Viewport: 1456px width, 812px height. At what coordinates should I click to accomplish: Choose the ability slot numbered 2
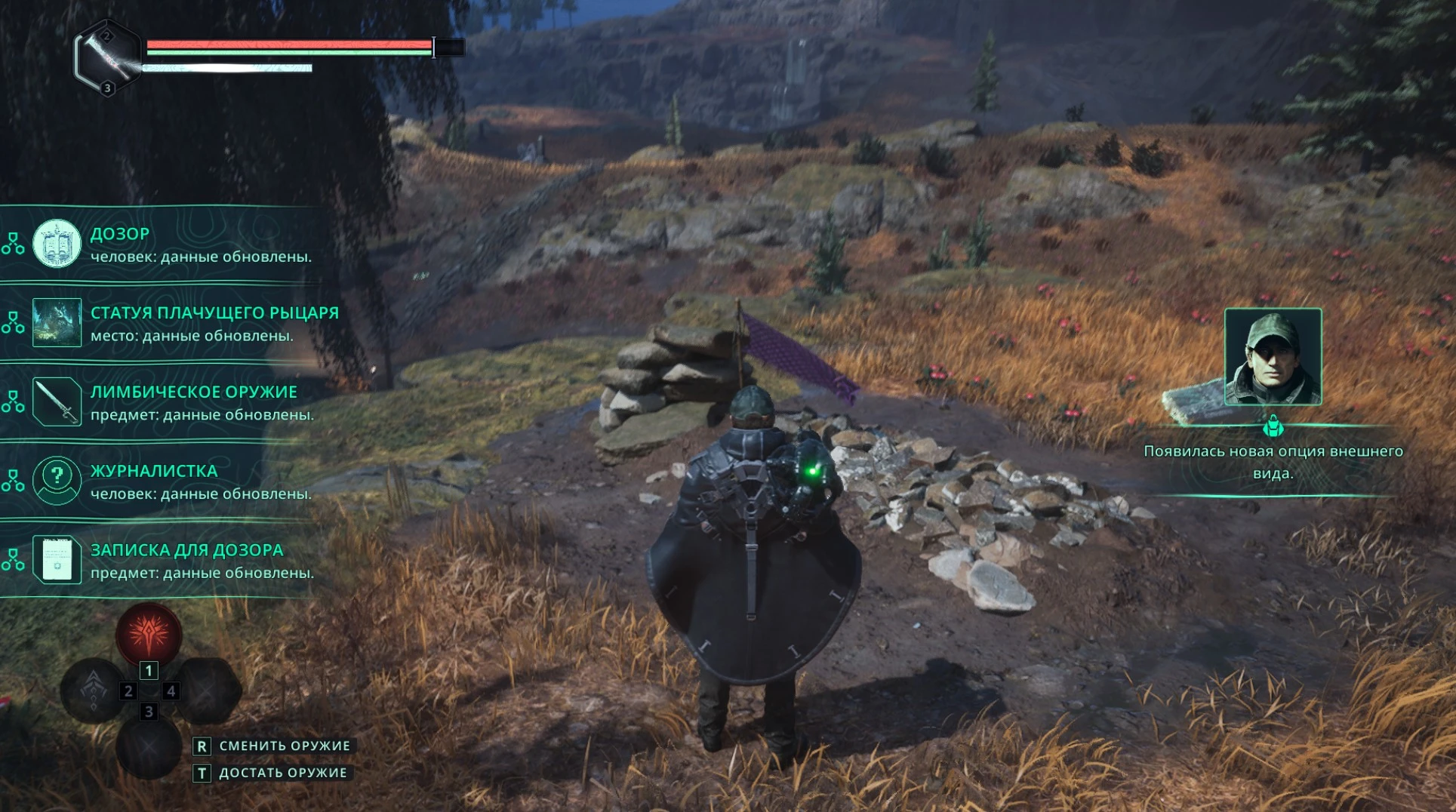click(x=94, y=691)
